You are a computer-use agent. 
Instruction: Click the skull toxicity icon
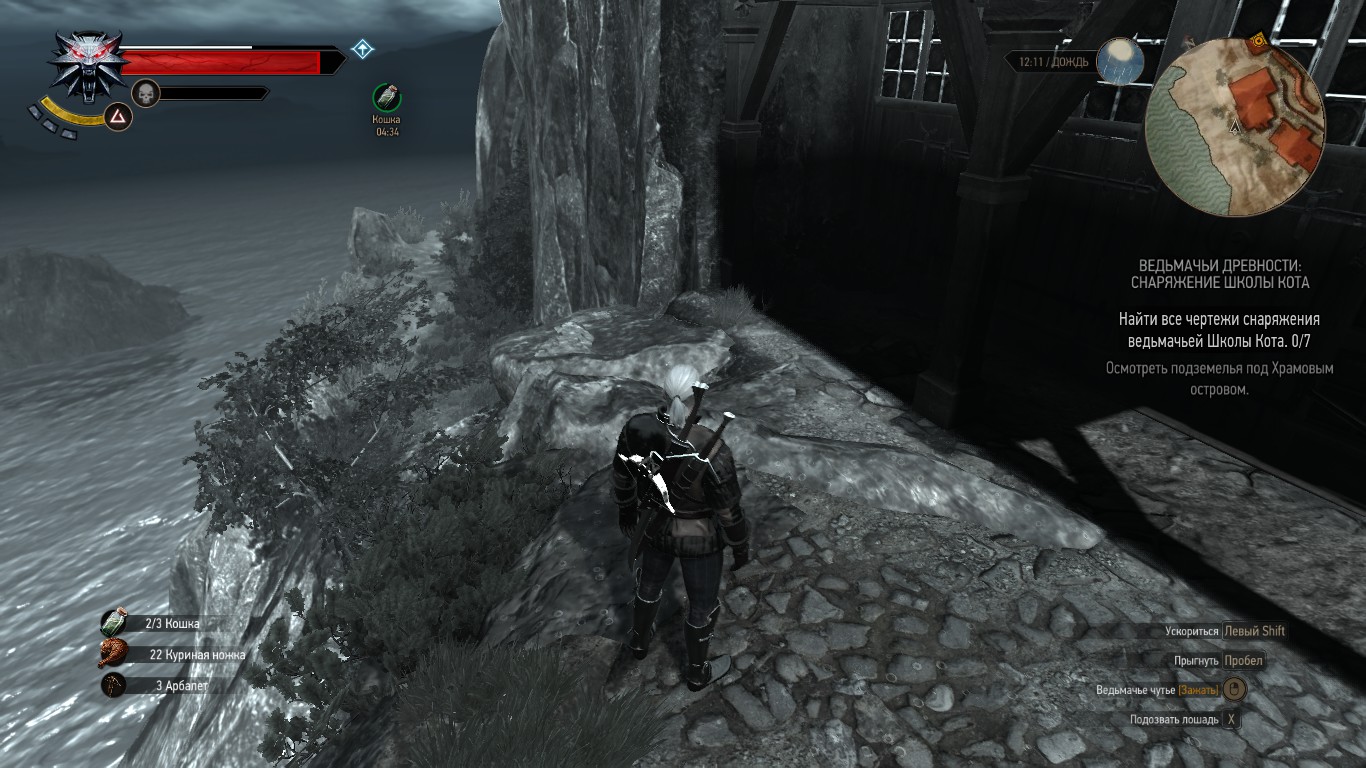click(146, 94)
